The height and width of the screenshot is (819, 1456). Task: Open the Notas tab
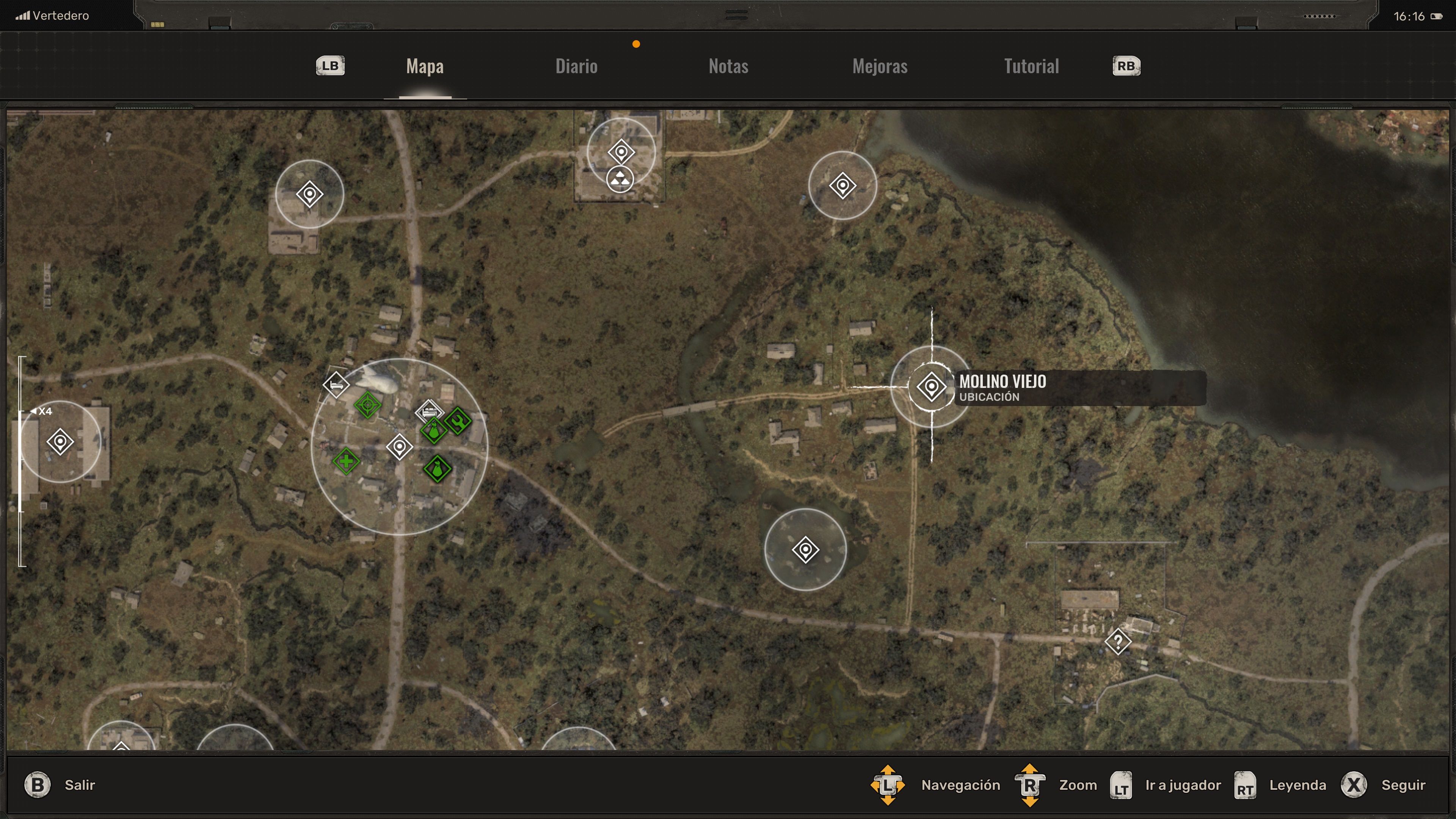tap(728, 66)
